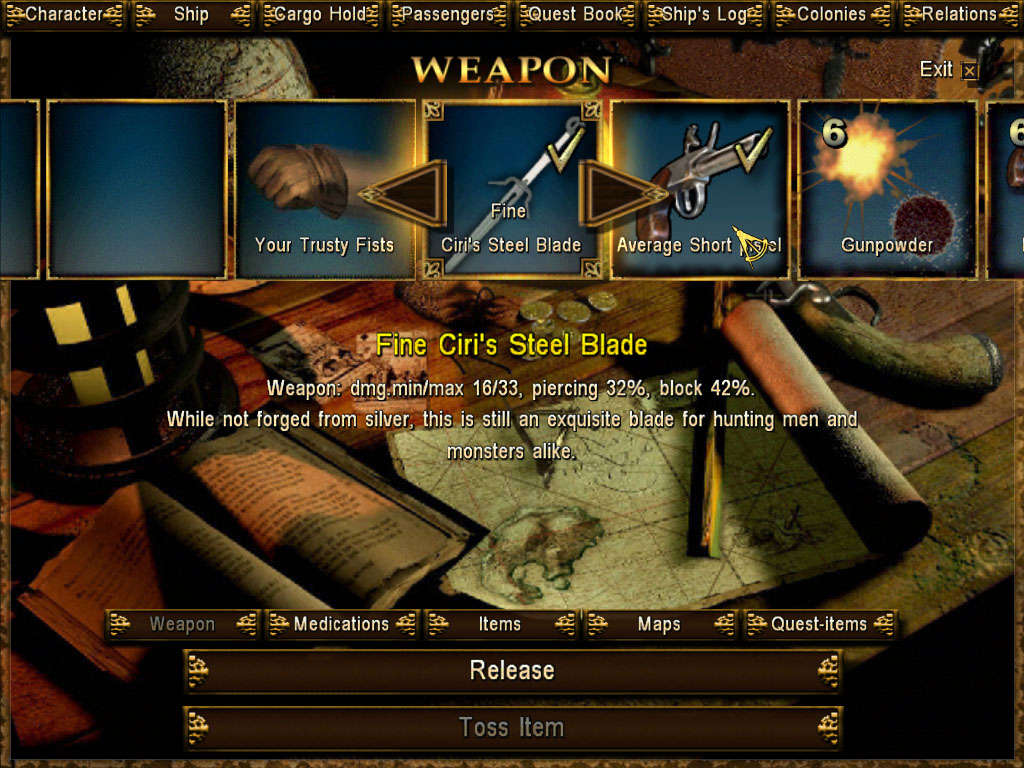Open the Maps tab
The height and width of the screenshot is (768, 1024).
click(659, 624)
